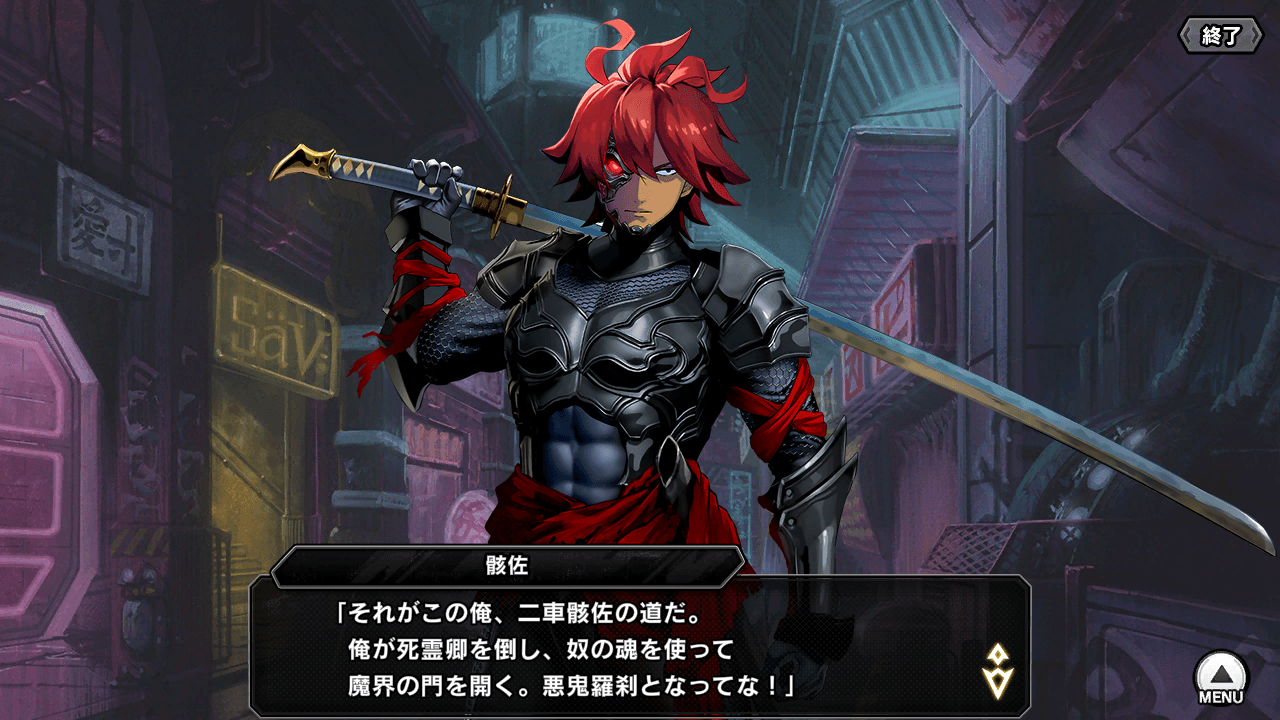The image size is (1280, 720).
Task: Open the round MENU button
Action: (x=1221, y=676)
